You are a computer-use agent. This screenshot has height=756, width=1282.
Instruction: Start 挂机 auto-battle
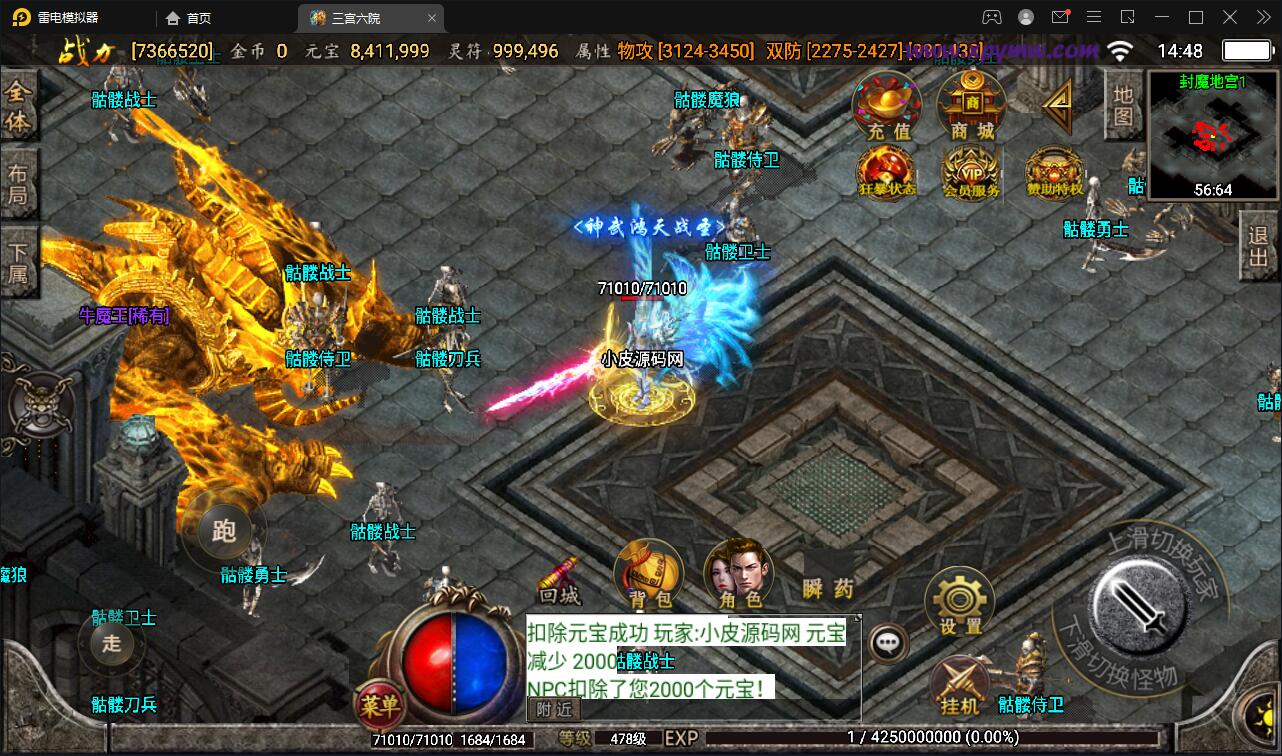(x=960, y=686)
